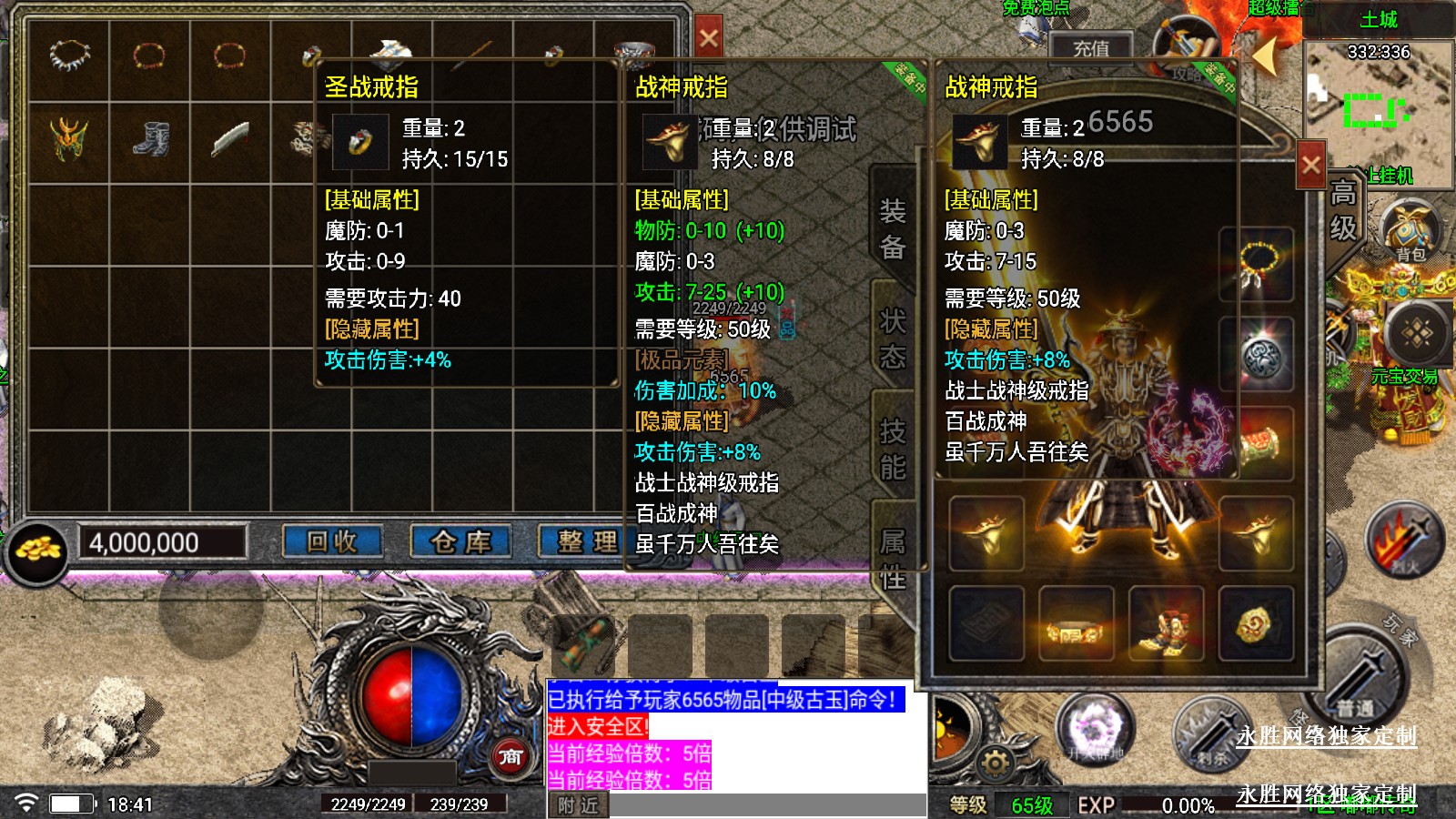1456x819 pixels.
Task: Switch to the 装备 equipment tab
Action: [x=892, y=229]
